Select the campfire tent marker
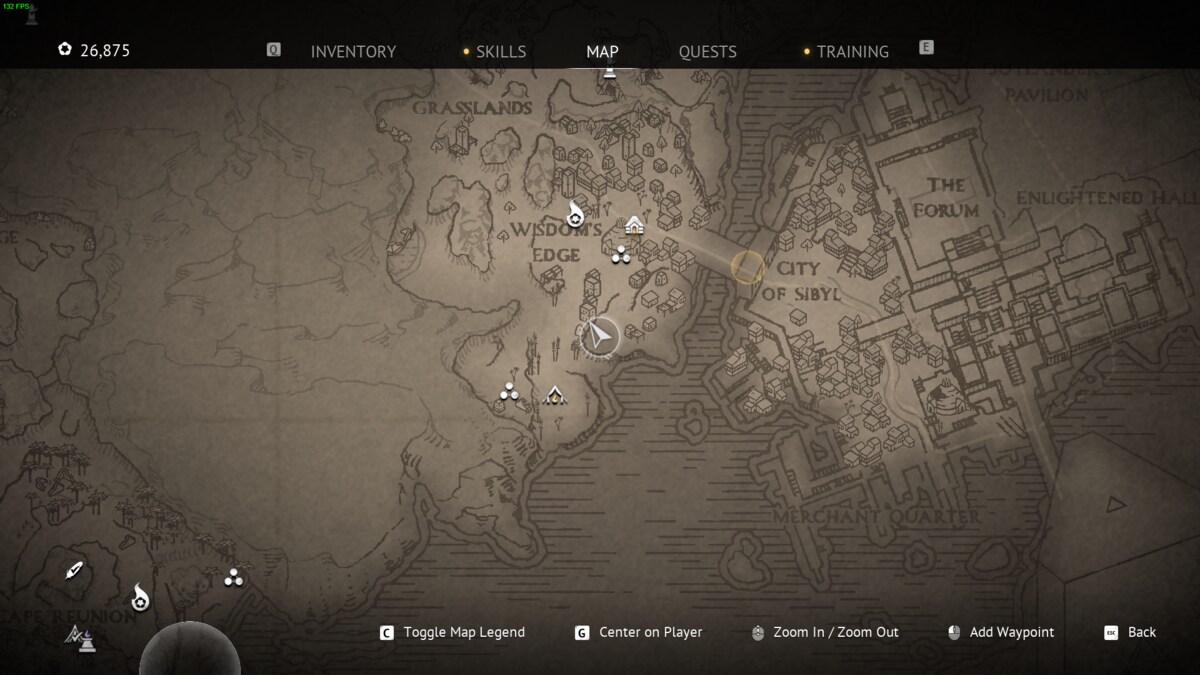Viewport: 1200px width, 675px height. point(554,396)
